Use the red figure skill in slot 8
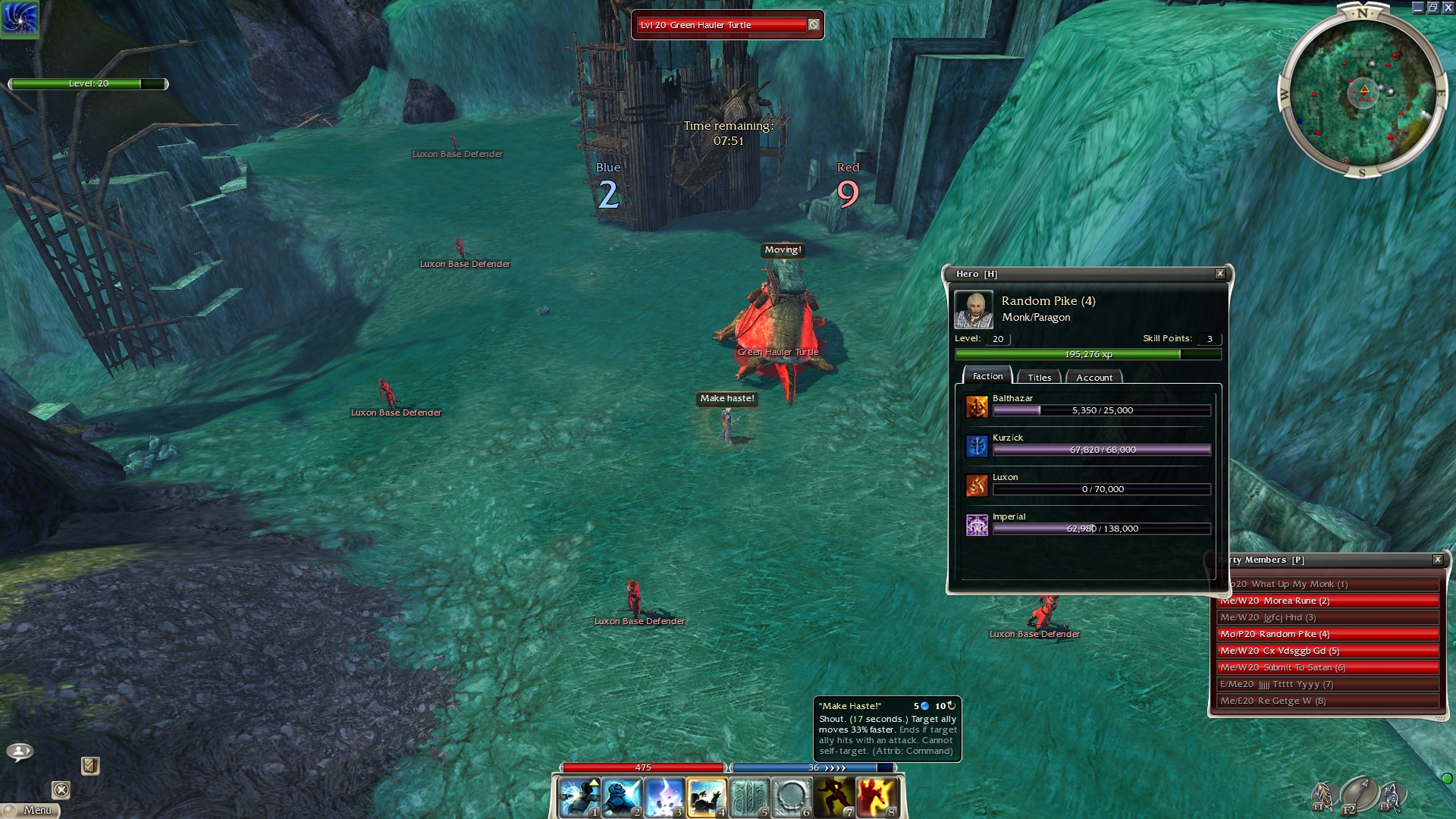 (x=877, y=797)
